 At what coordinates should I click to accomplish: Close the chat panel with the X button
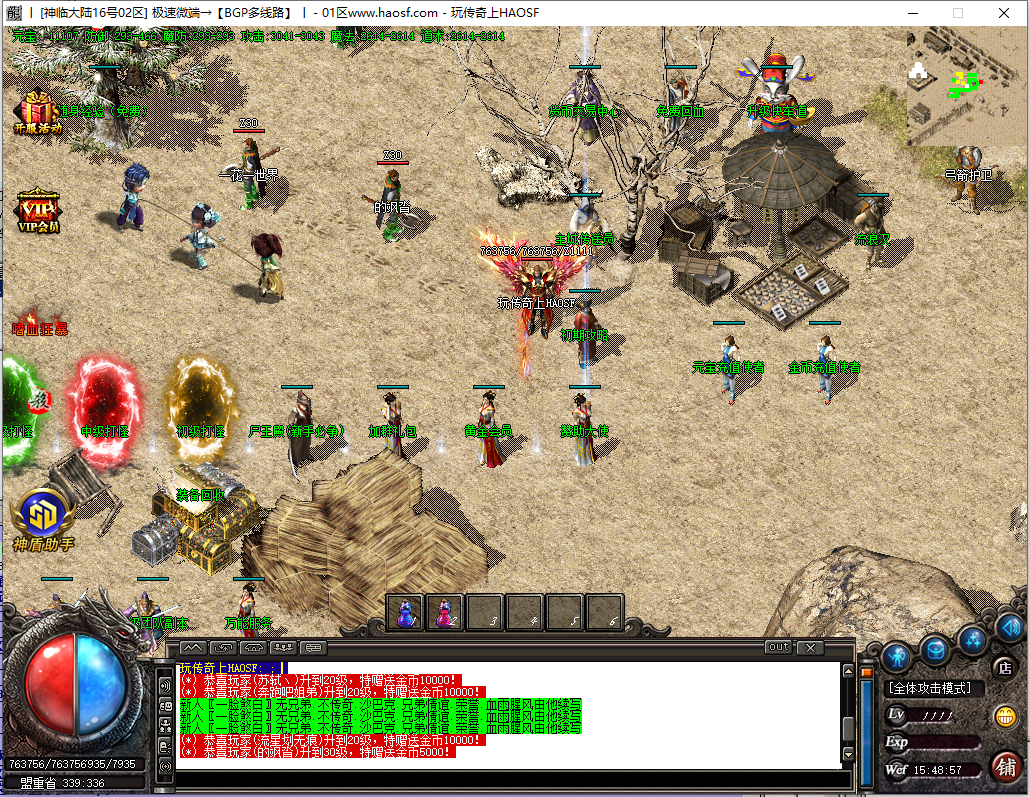(809, 648)
